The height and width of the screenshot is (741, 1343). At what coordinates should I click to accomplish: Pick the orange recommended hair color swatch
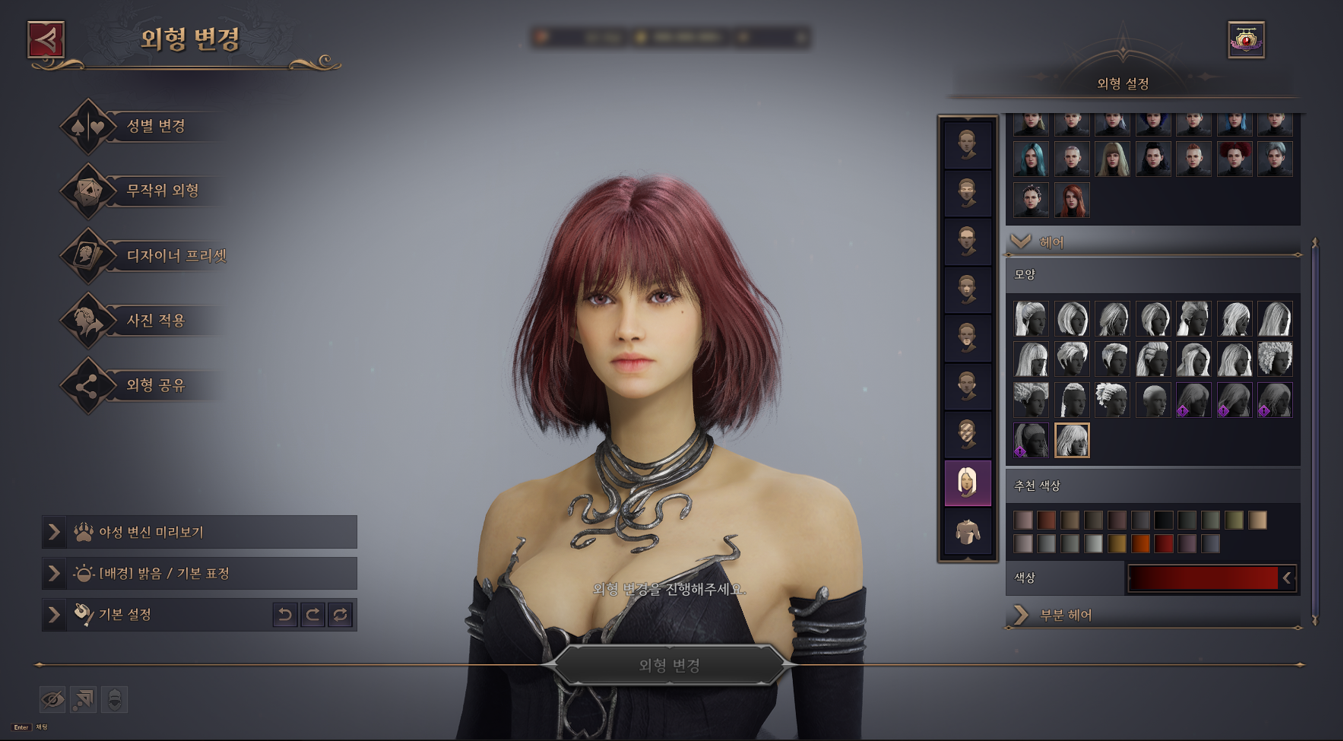pos(1140,543)
